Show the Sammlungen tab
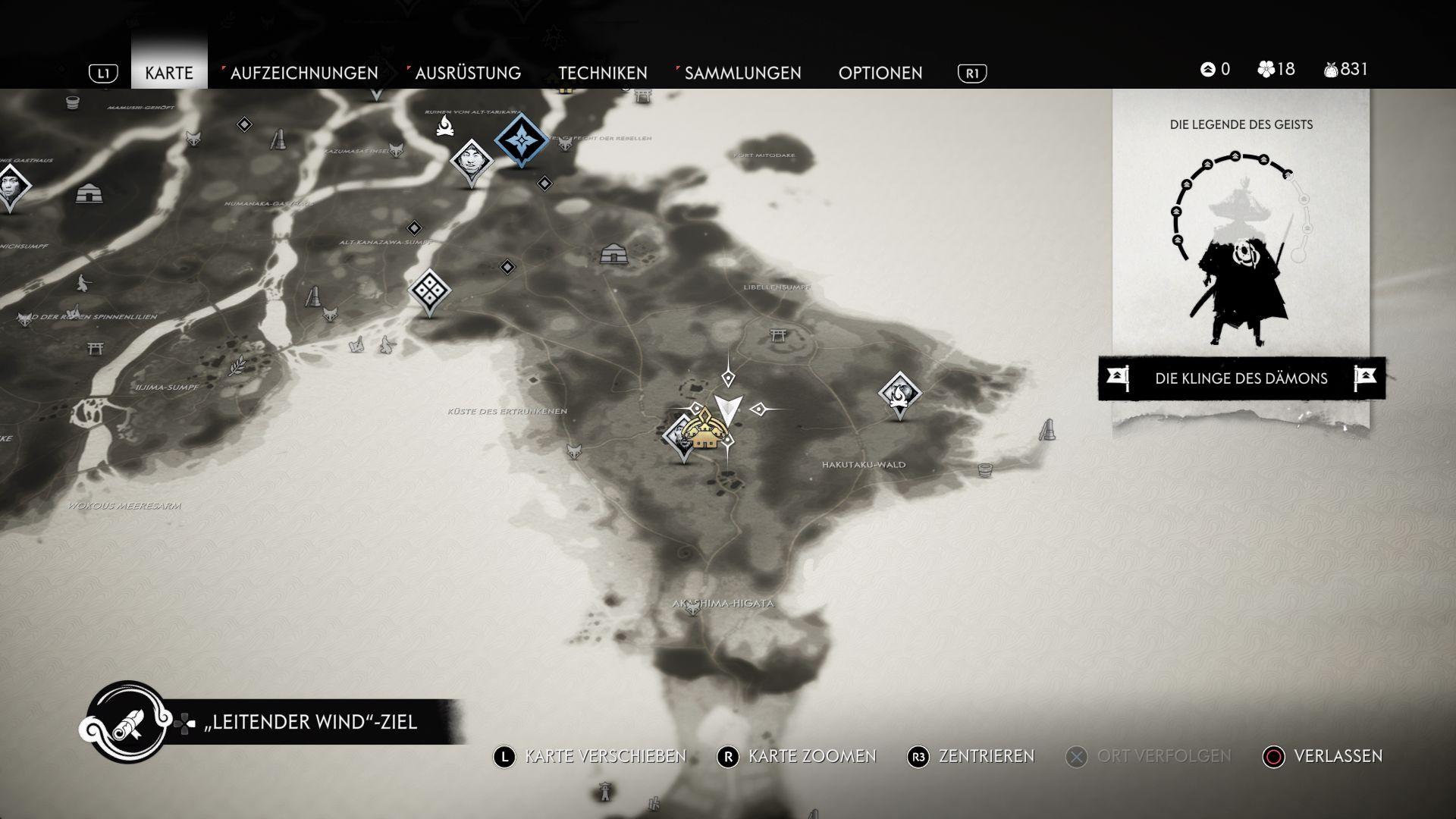 [x=742, y=73]
